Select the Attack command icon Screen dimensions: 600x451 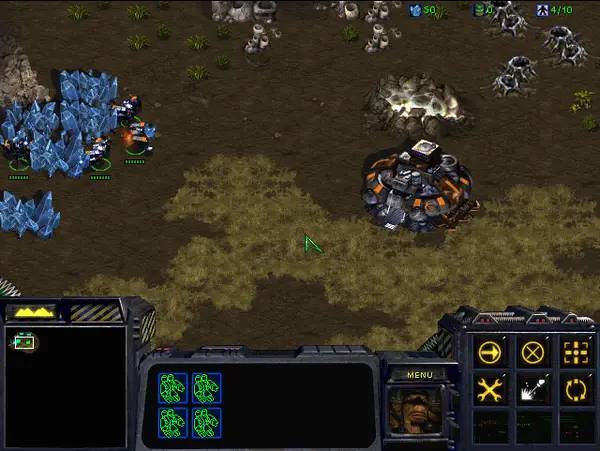575,353
